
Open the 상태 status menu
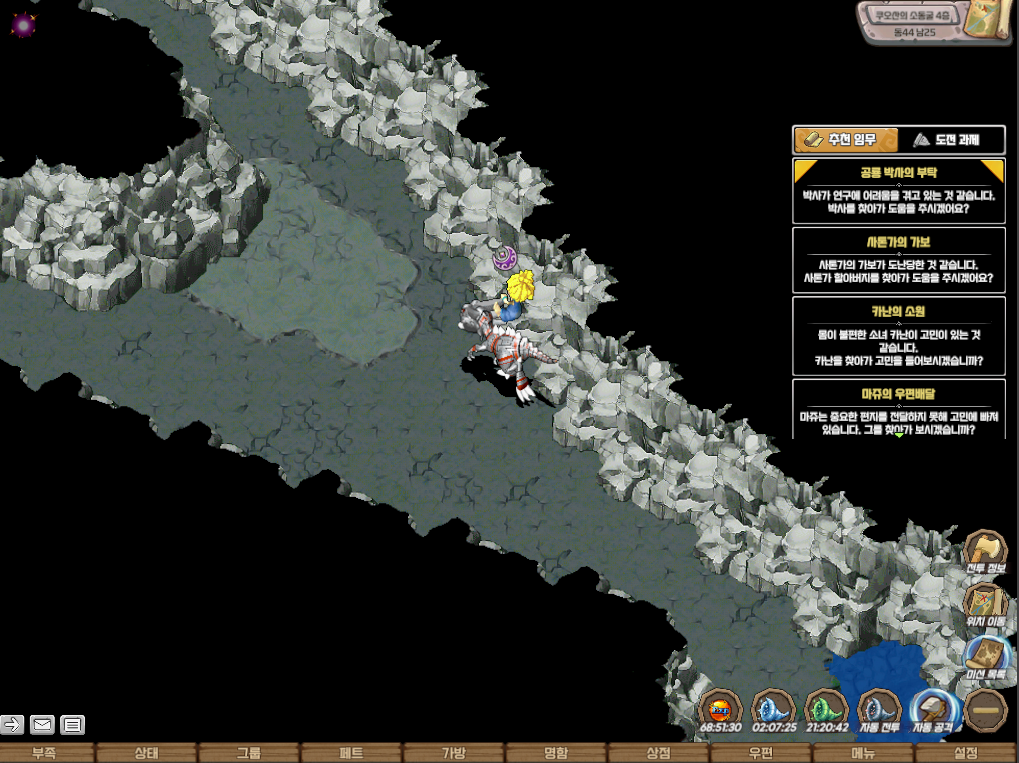(x=146, y=753)
